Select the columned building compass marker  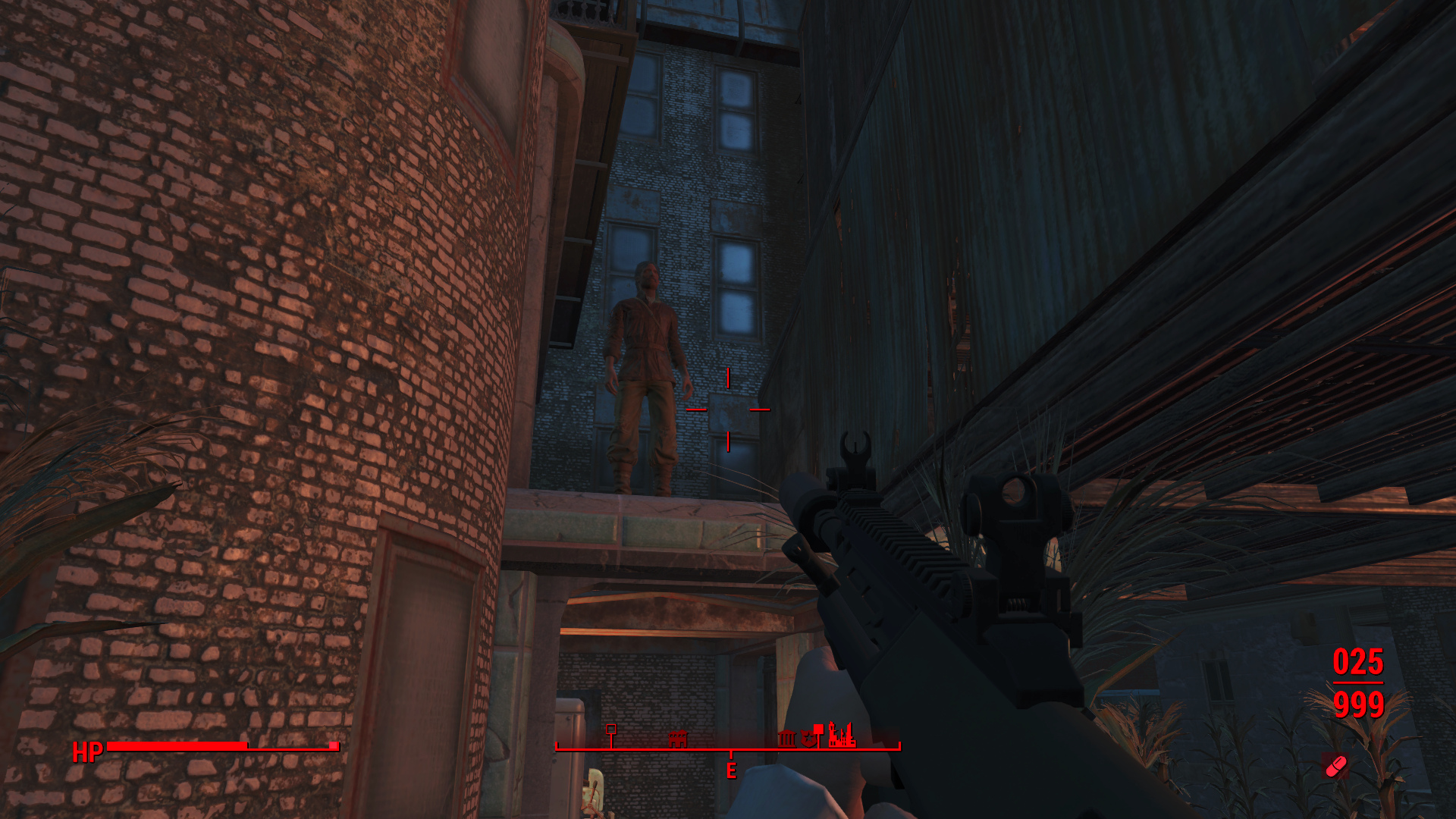pyautogui.click(x=786, y=738)
